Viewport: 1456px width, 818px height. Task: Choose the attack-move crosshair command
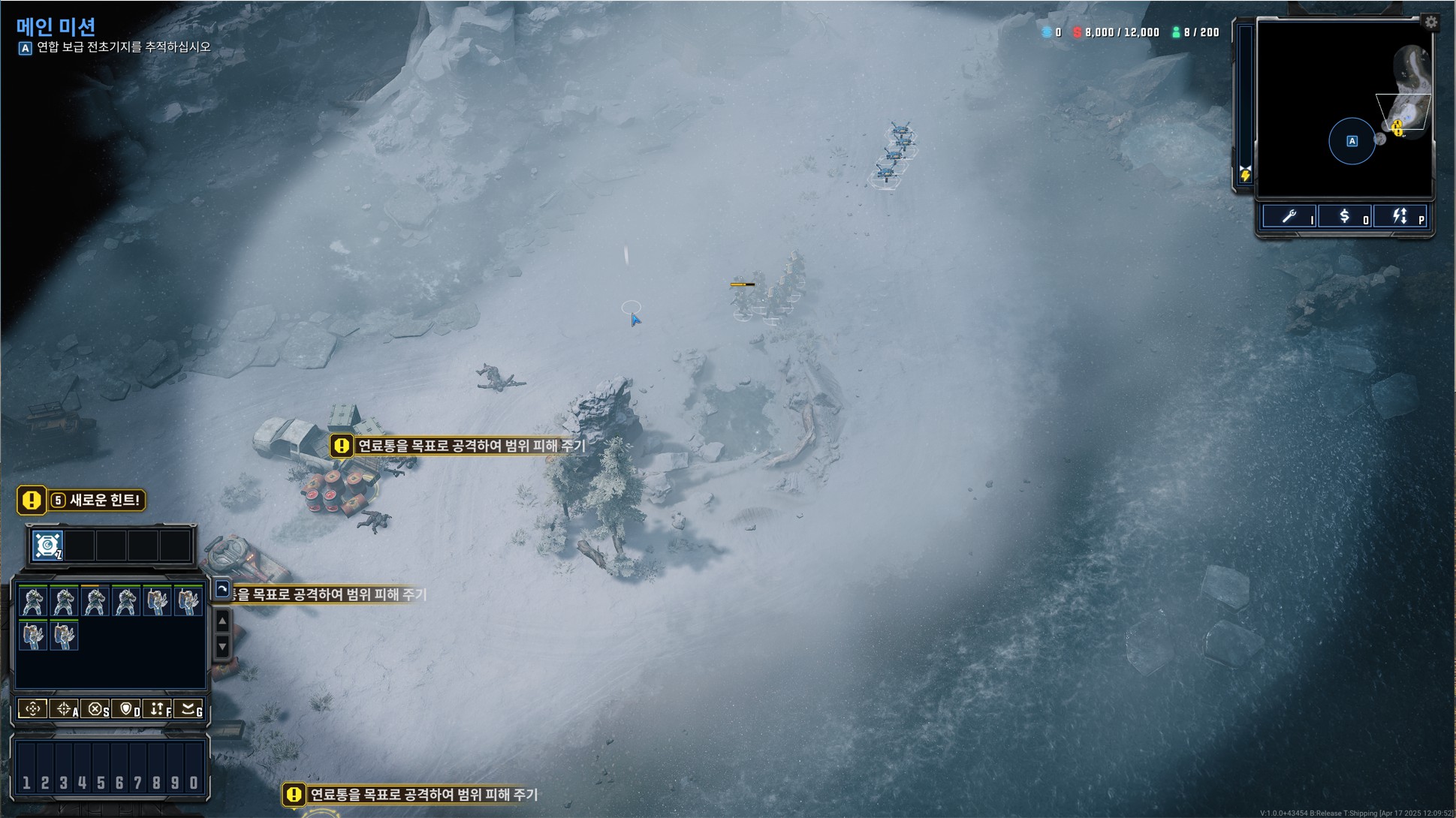[x=65, y=708]
